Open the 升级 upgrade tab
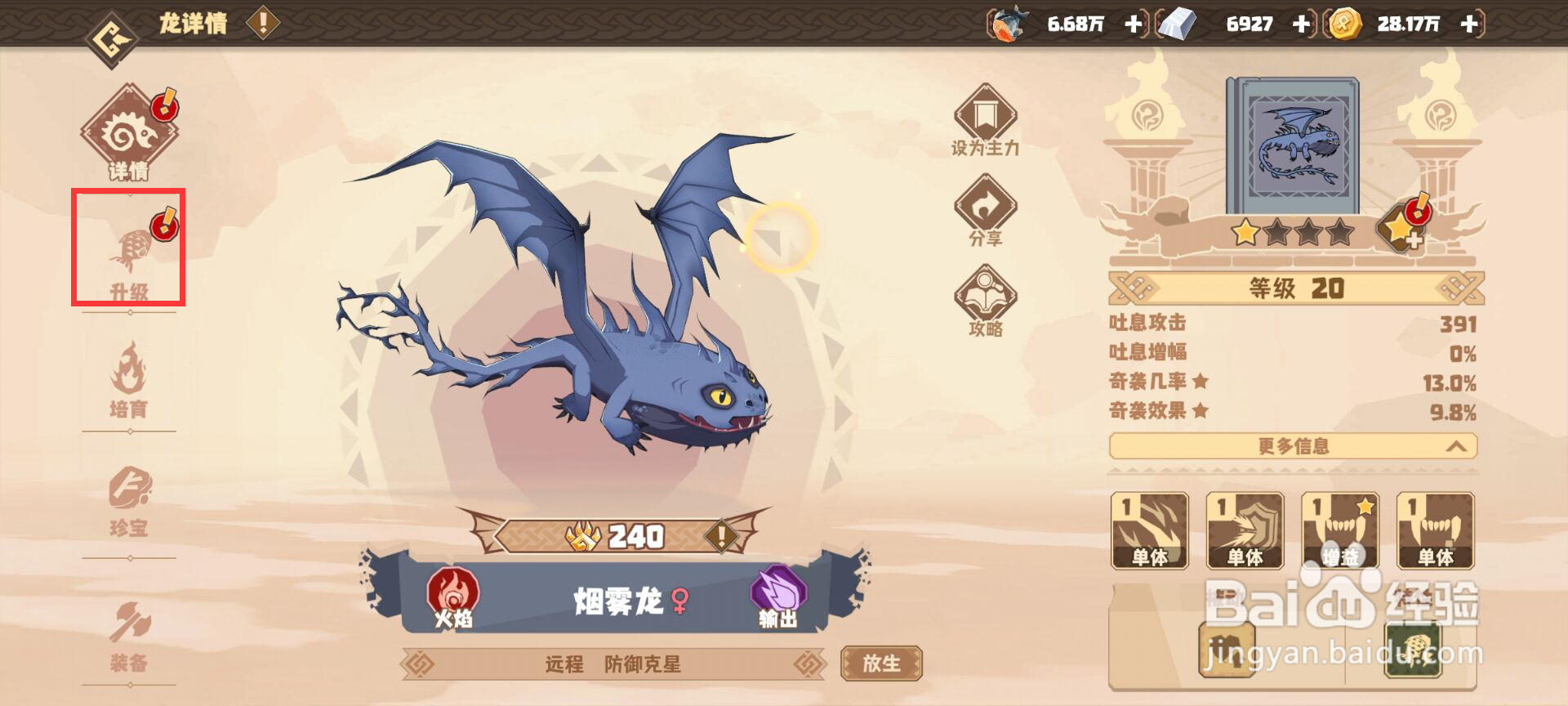This screenshot has width=1568, height=706. click(131, 249)
